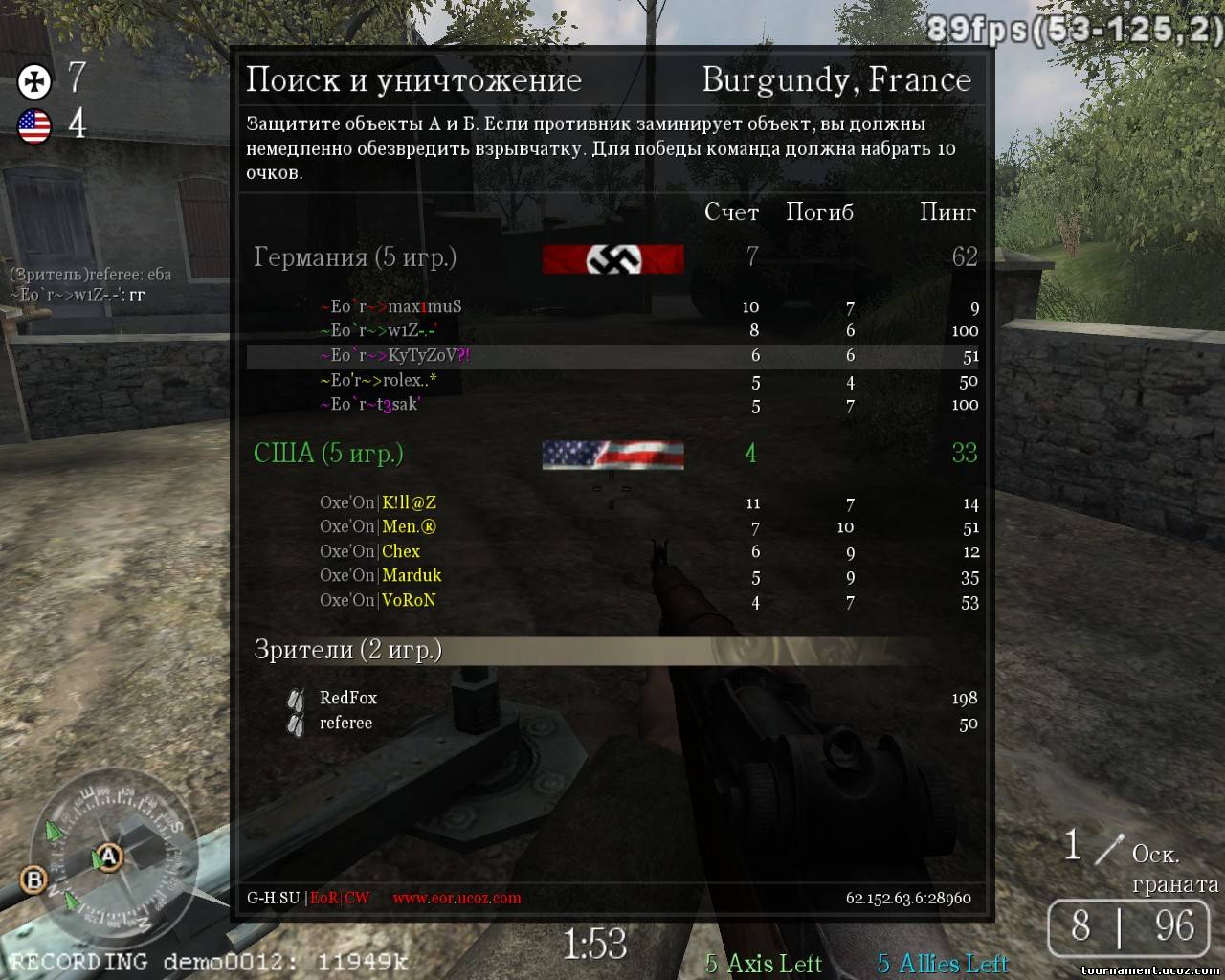Select the ~Eo`r~>w1Z-.-' player row
The height and width of the screenshot is (980, 1225).
pyautogui.click(x=378, y=331)
